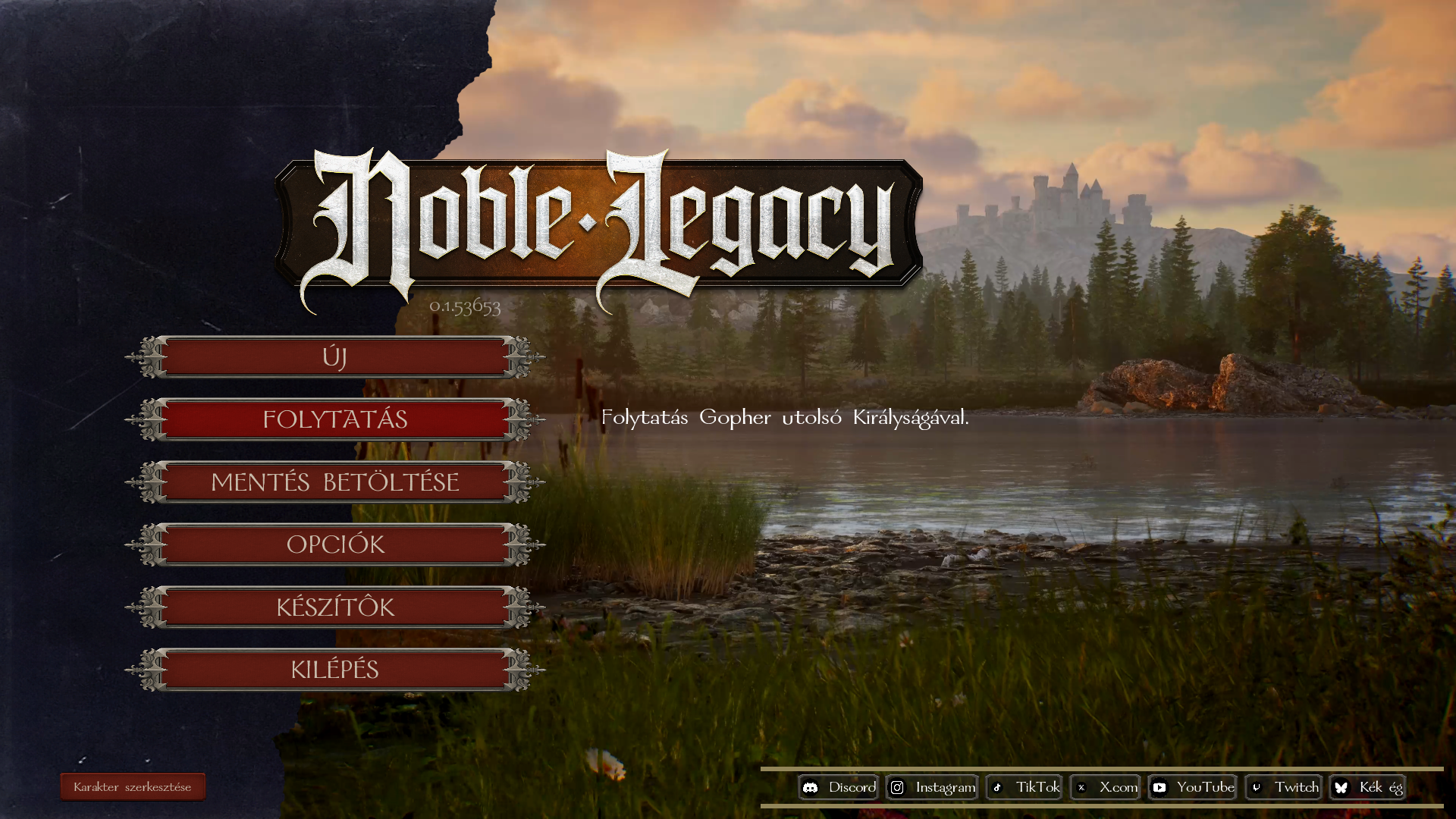Screen dimensions: 1456x819
Task: Choose FOLYTATÁS to continue the game
Action: tap(334, 419)
